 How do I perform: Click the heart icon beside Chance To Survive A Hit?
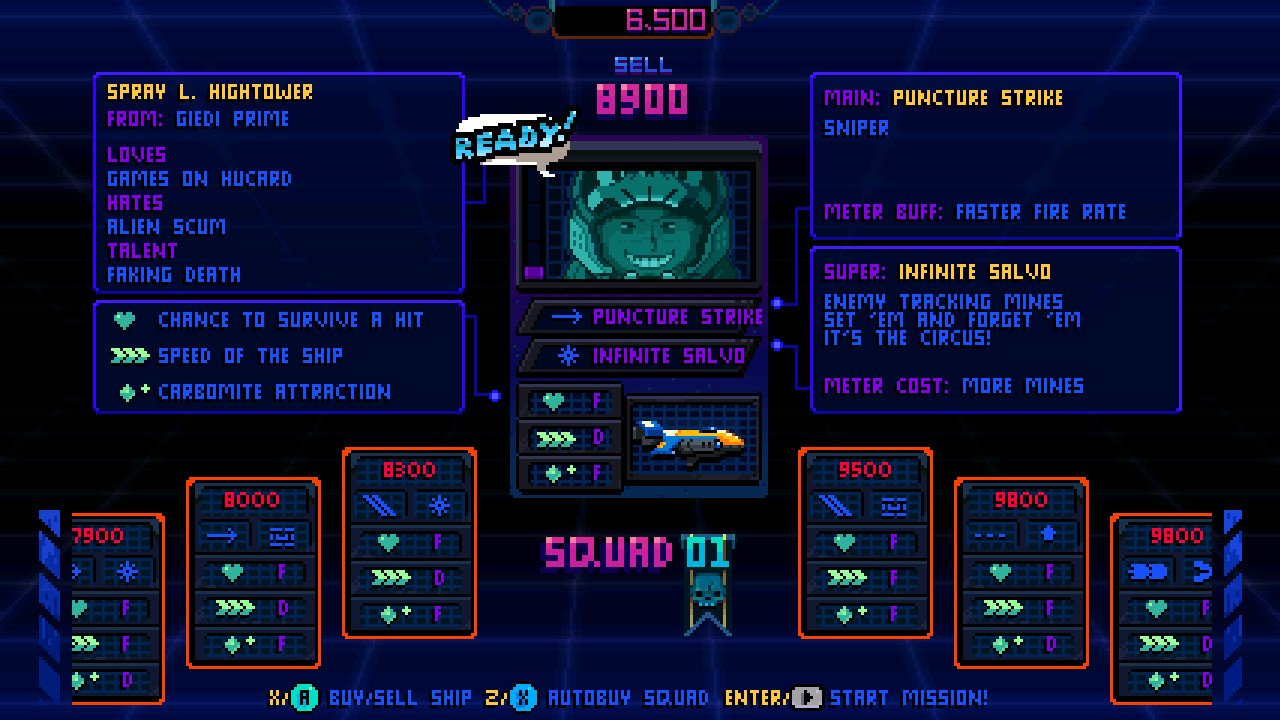point(122,320)
